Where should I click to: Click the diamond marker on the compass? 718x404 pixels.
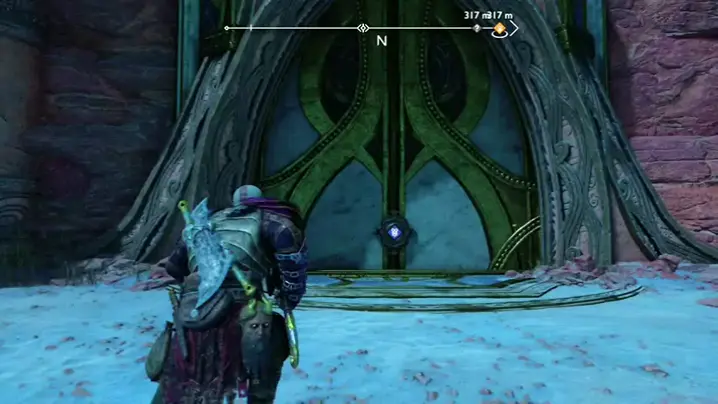coord(362,28)
